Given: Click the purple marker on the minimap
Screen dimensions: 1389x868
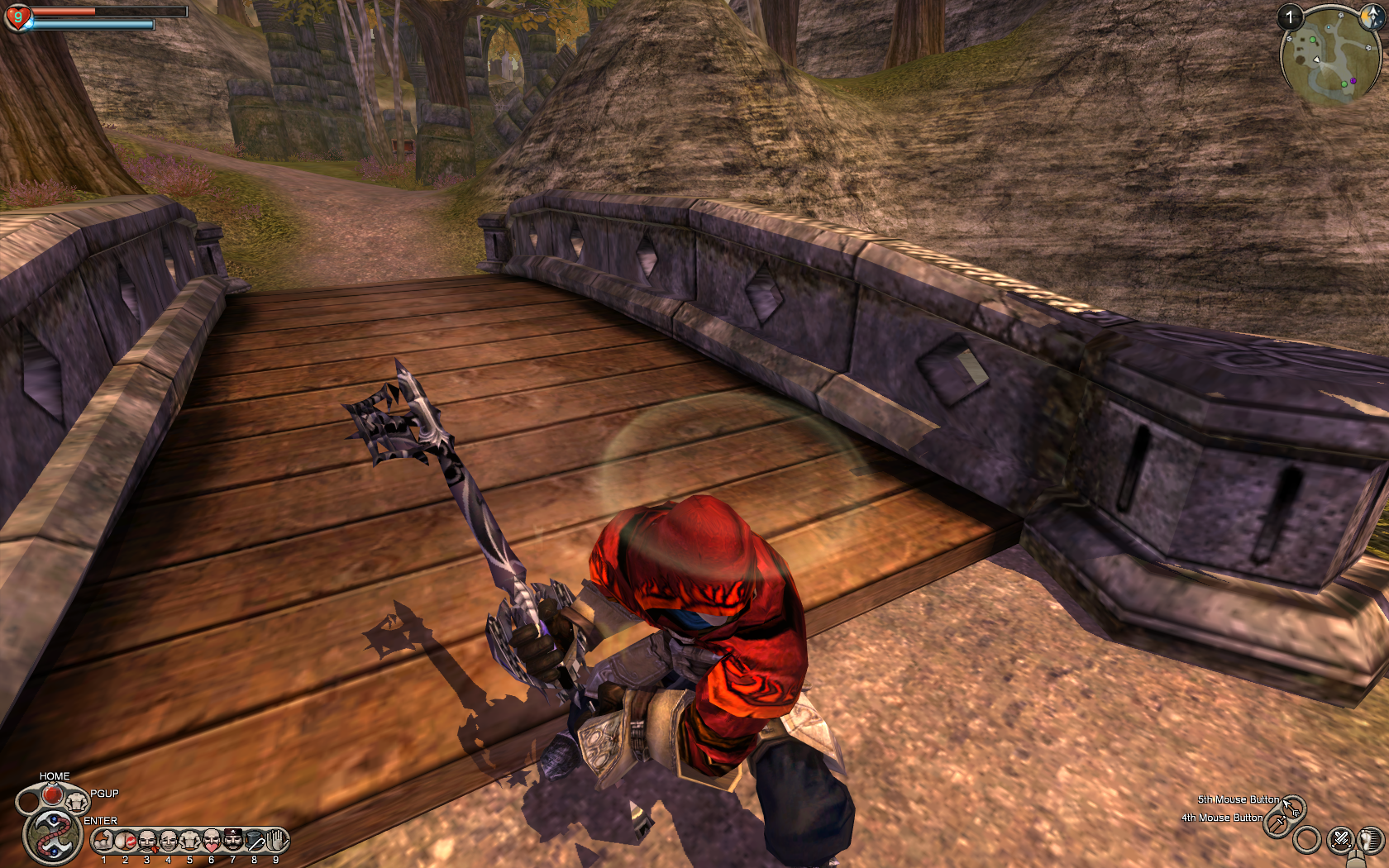Looking at the screenshot, I should coord(1353,81).
